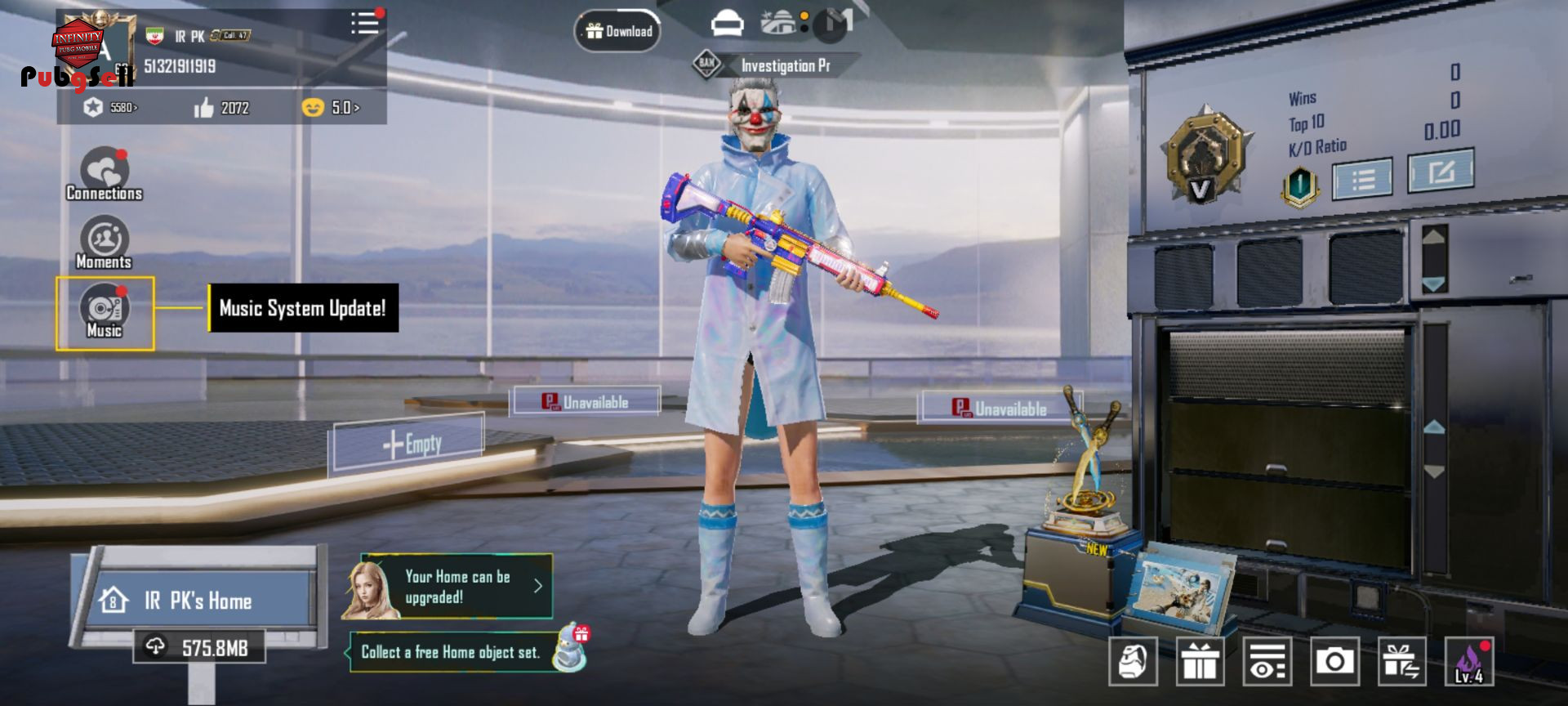Show the popularity thumbs-up count

(x=221, y=108)
